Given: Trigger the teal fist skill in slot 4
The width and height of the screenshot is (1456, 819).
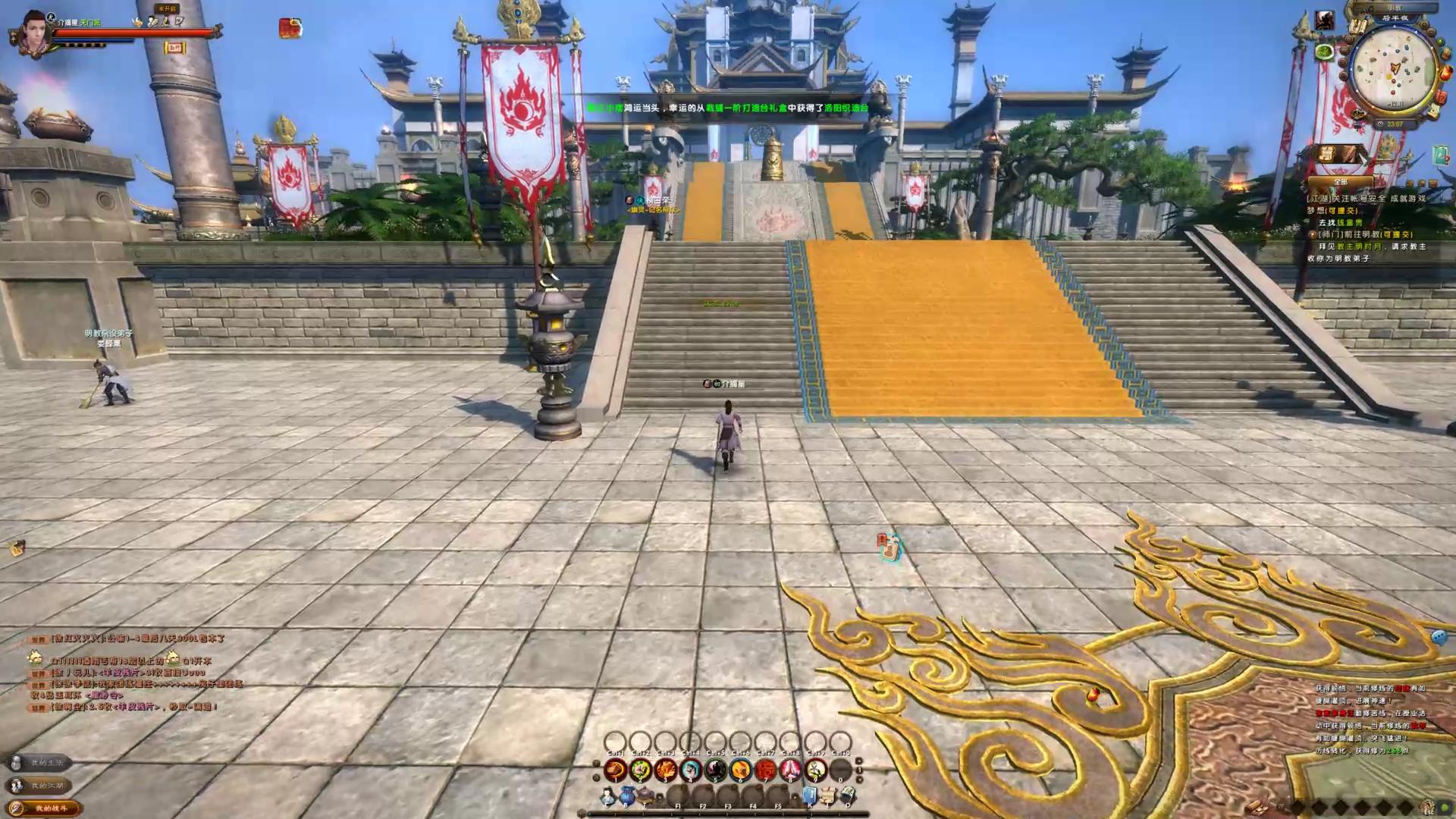Looking at the screenshot, I should click(690, 770).
